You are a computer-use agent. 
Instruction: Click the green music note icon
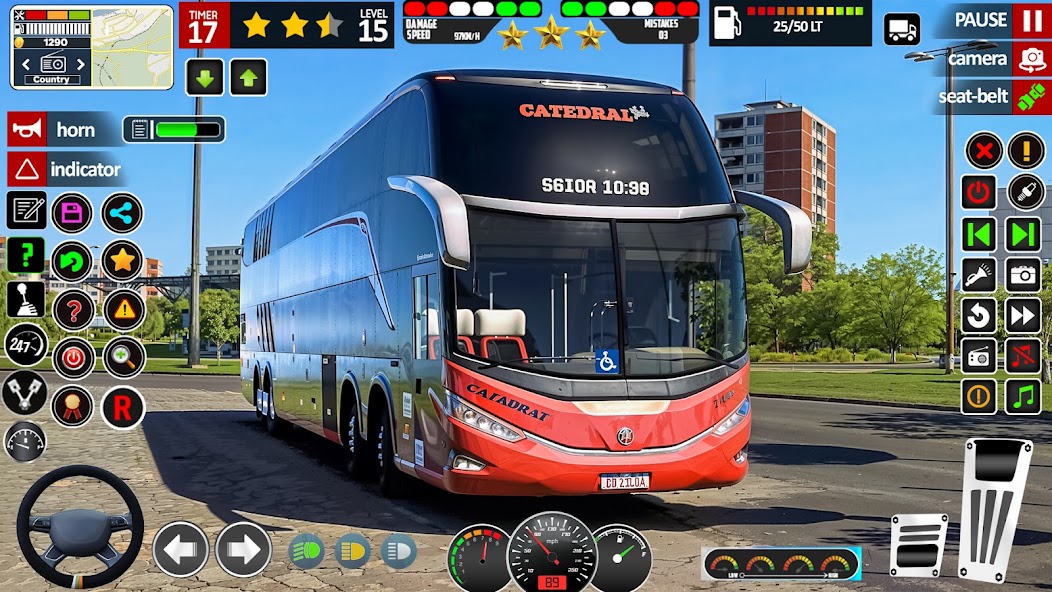pos(1023,397)
